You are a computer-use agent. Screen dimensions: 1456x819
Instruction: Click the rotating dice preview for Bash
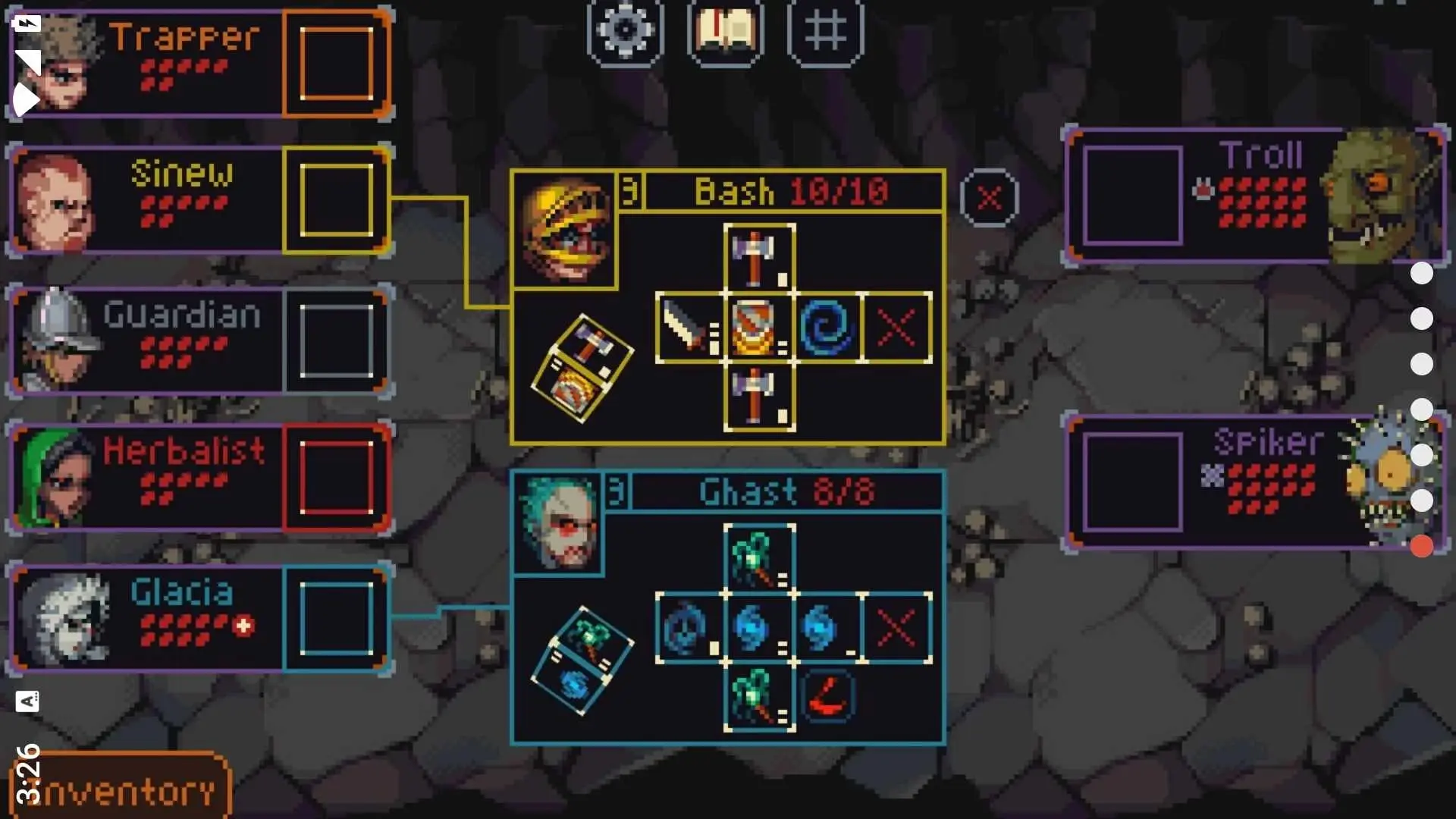tap(582, 369)
